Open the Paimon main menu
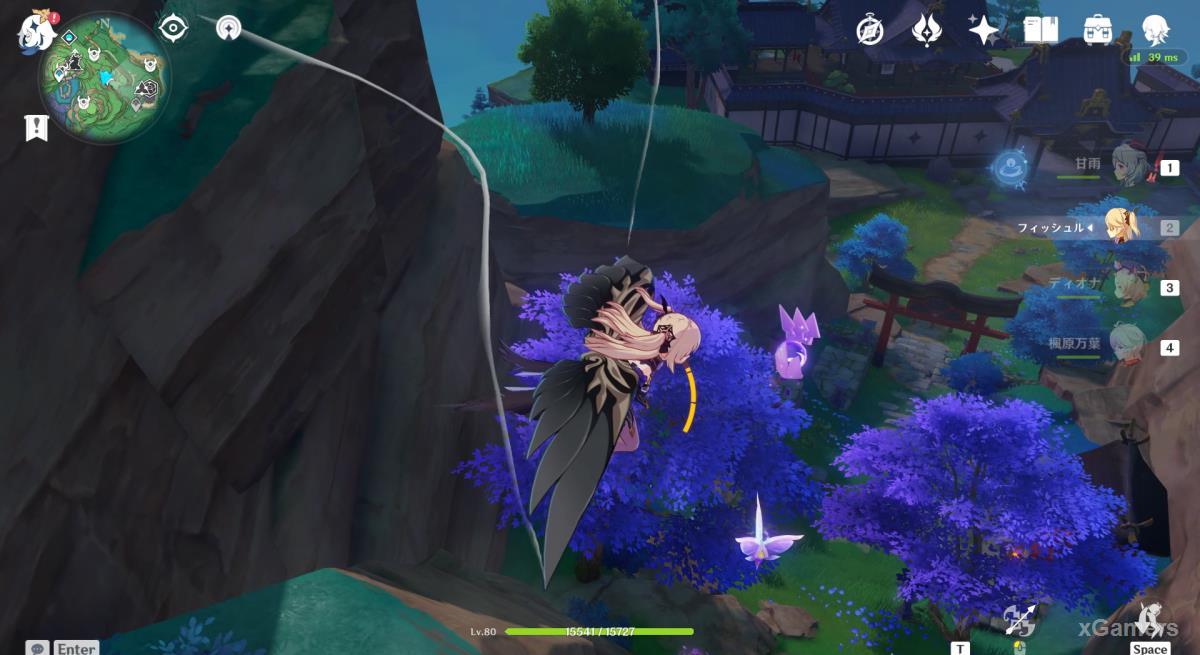 36,31
